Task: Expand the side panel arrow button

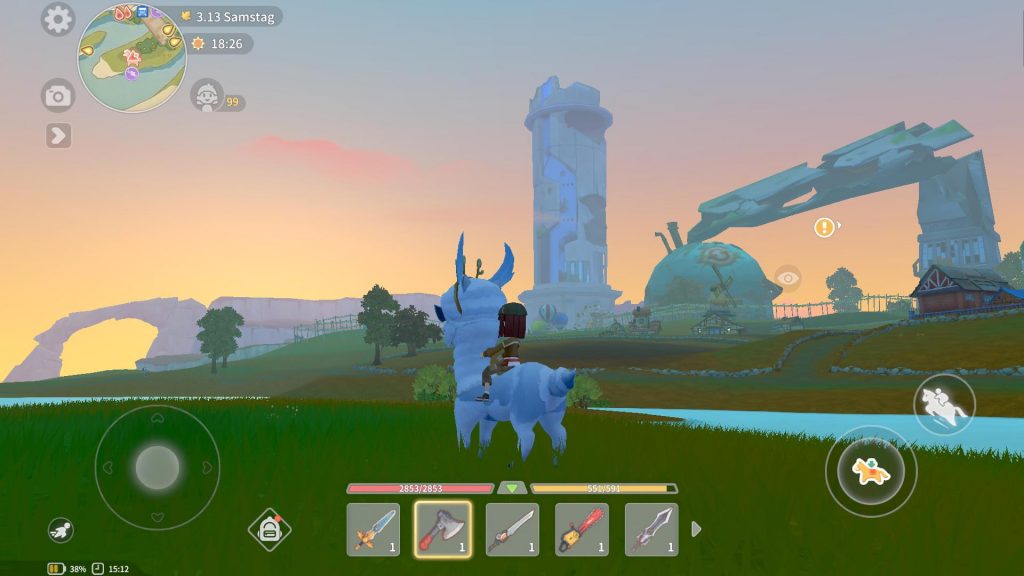Action: click(x=58, y=135)
